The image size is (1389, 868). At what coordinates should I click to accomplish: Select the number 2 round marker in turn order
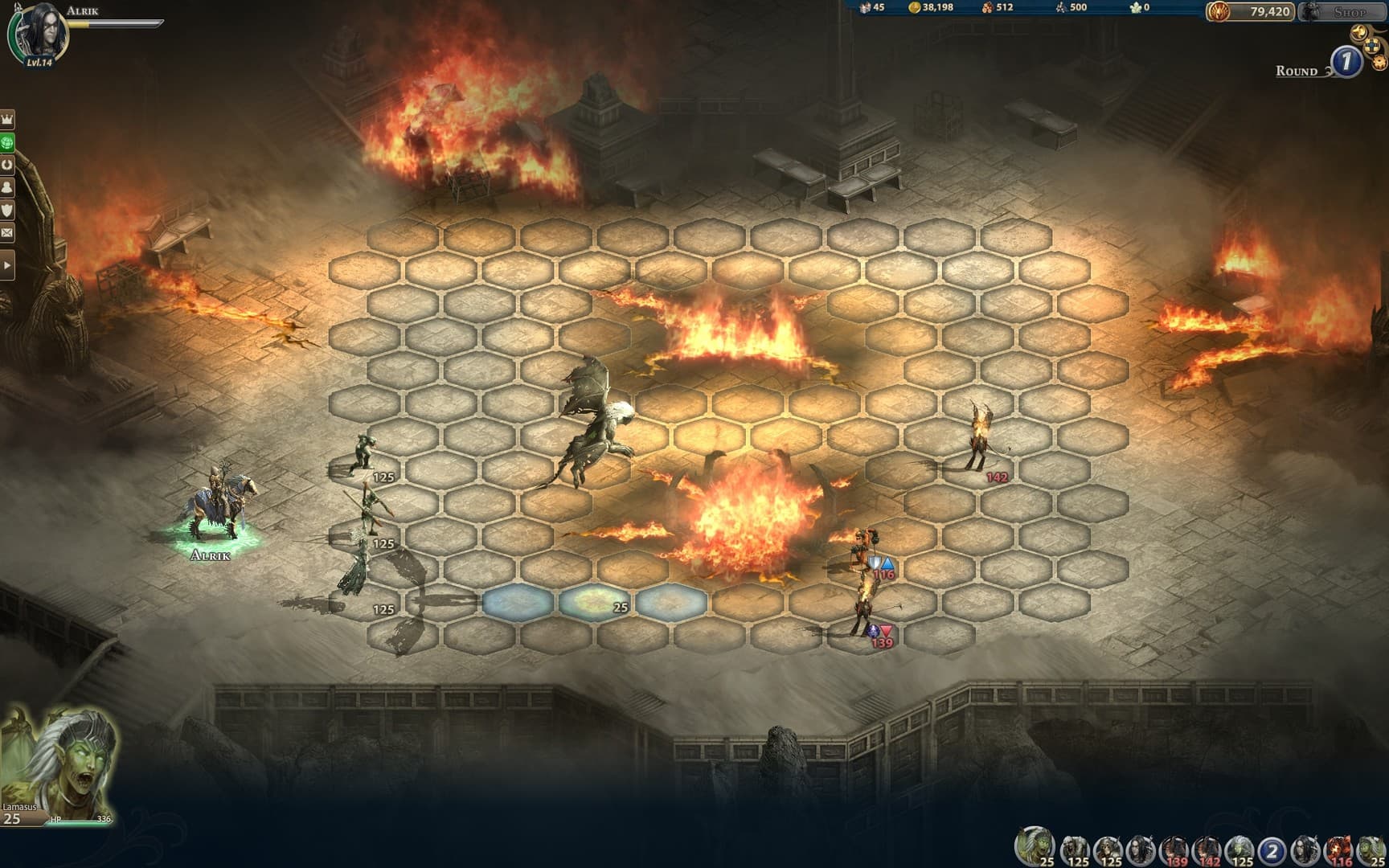[1271, 846]
